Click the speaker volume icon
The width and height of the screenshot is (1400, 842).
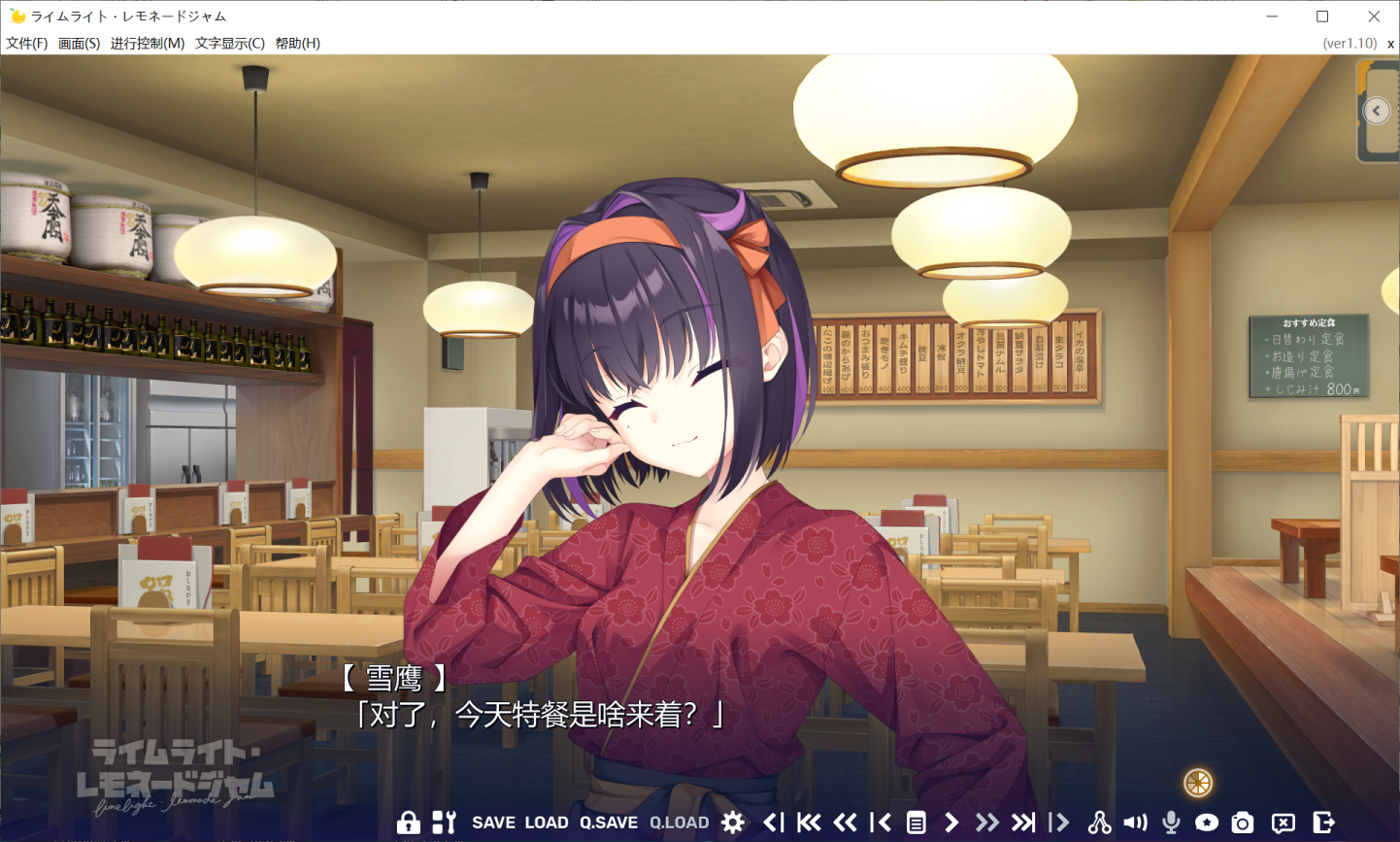1135,823
